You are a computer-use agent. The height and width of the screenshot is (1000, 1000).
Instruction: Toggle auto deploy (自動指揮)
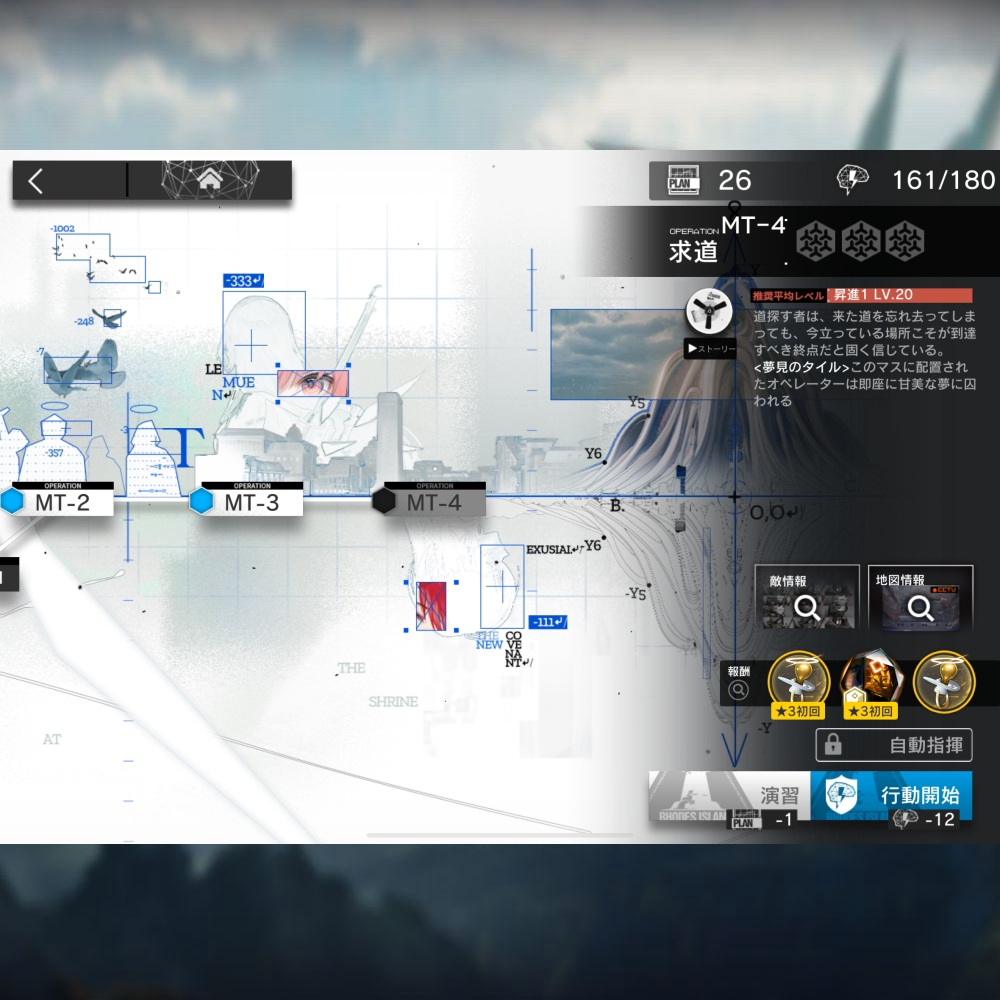(x=894, y=745)
